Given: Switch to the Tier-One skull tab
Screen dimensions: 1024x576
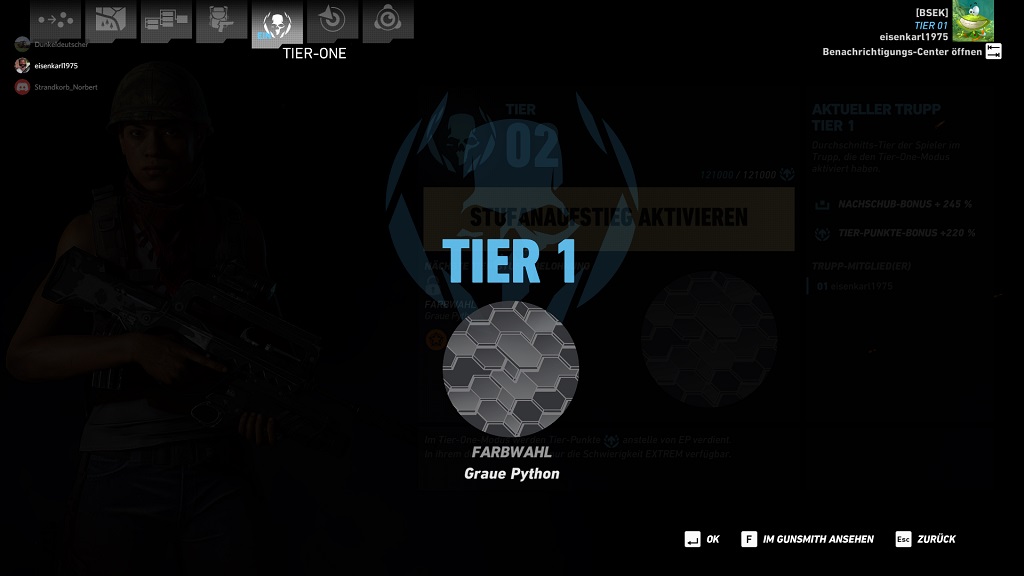Looking at the screenshot, I should pyautogui.click(x=277, y=22).
